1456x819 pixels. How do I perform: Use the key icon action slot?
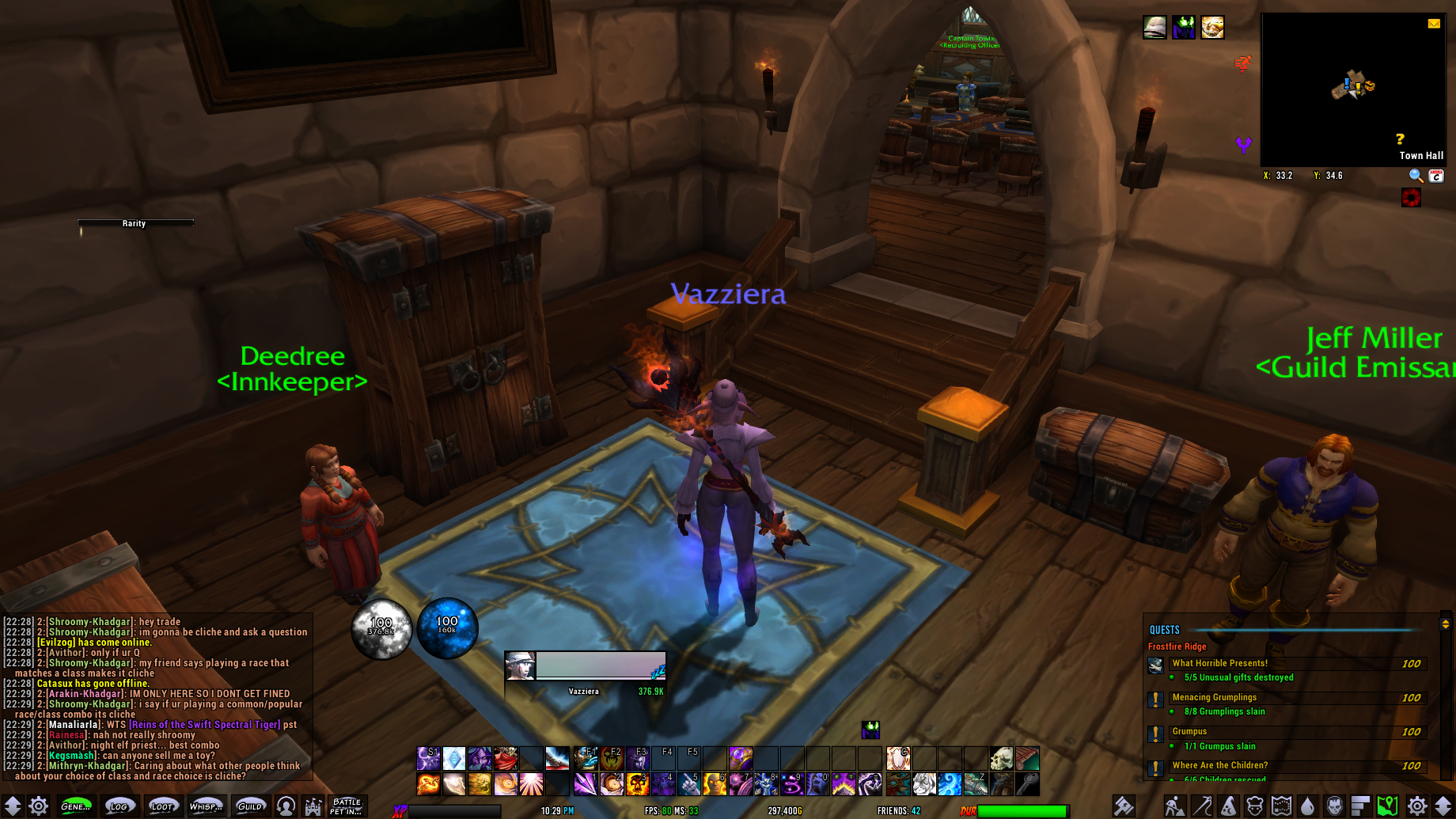(x=1027, y=784)
